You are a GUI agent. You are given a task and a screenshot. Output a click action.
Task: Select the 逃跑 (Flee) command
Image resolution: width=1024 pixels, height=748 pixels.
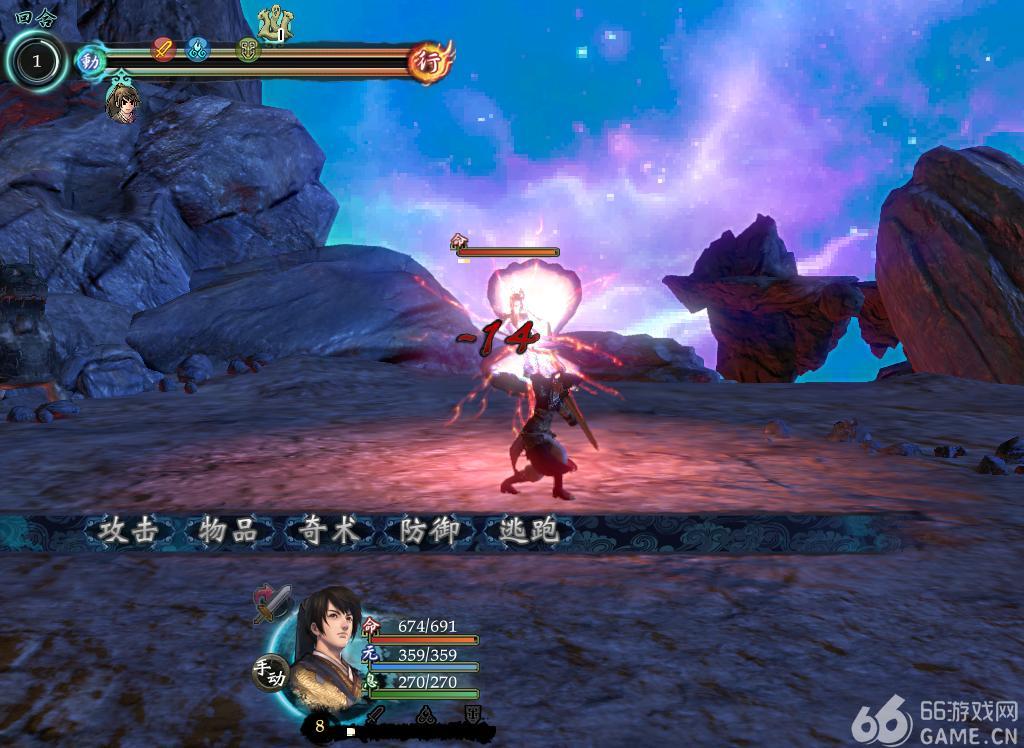(x=529, y=531)
